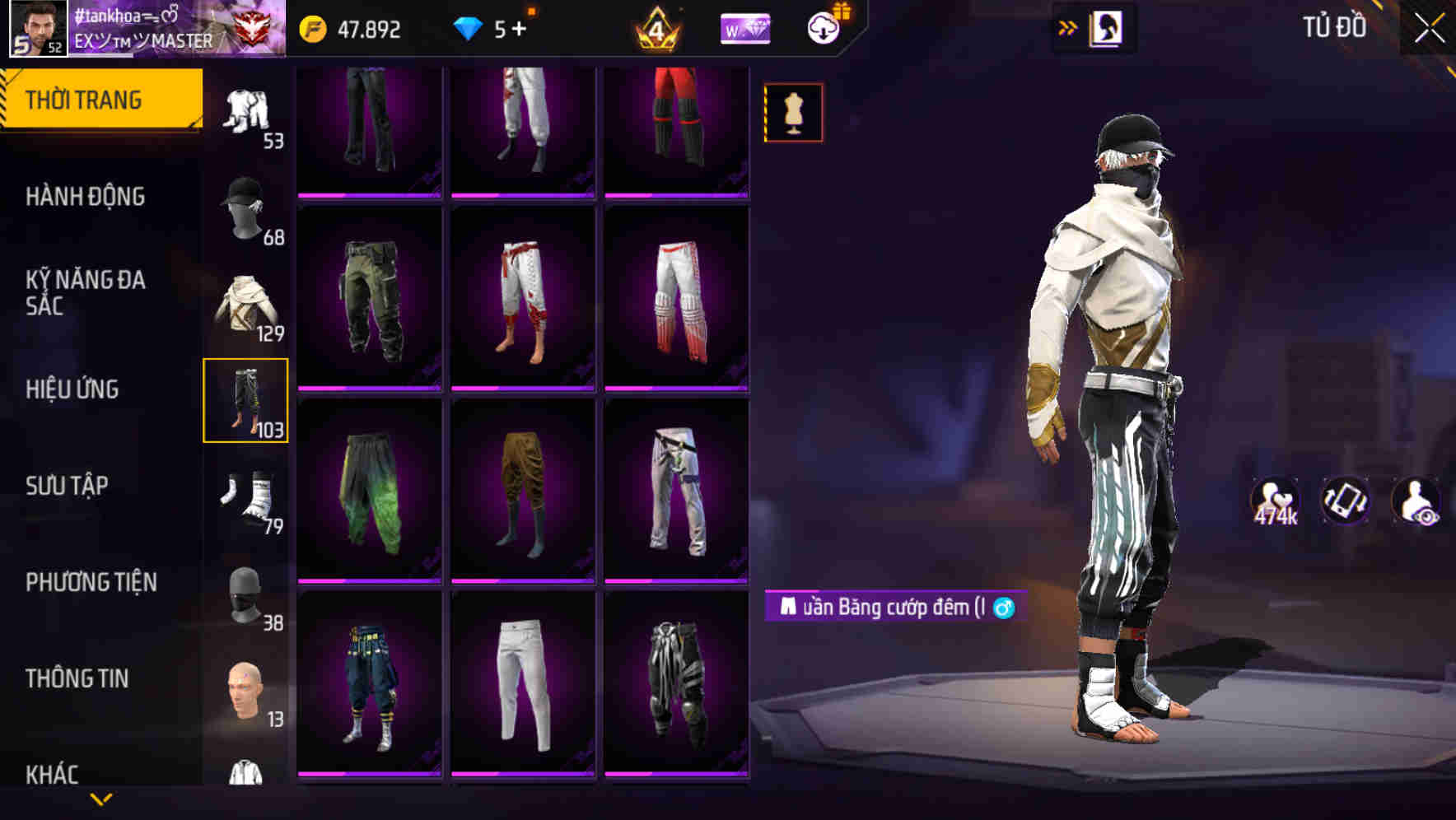Open the mannequin try-on preview icon
Image resolution: width=1456 pixels, height=820 pixels.
[791, 113]
